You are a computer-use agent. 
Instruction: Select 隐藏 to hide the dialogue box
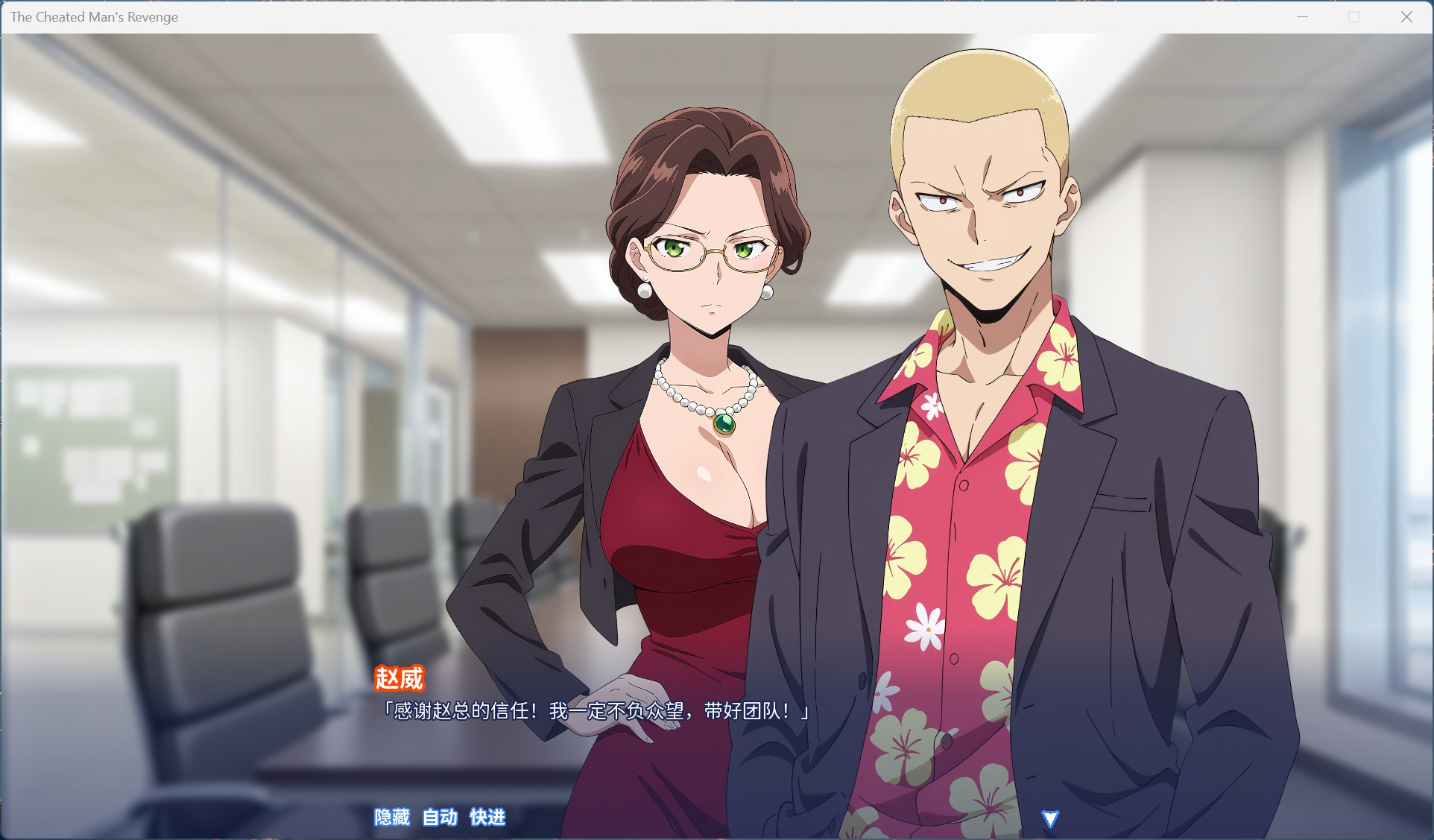click(x=392, y=817)
